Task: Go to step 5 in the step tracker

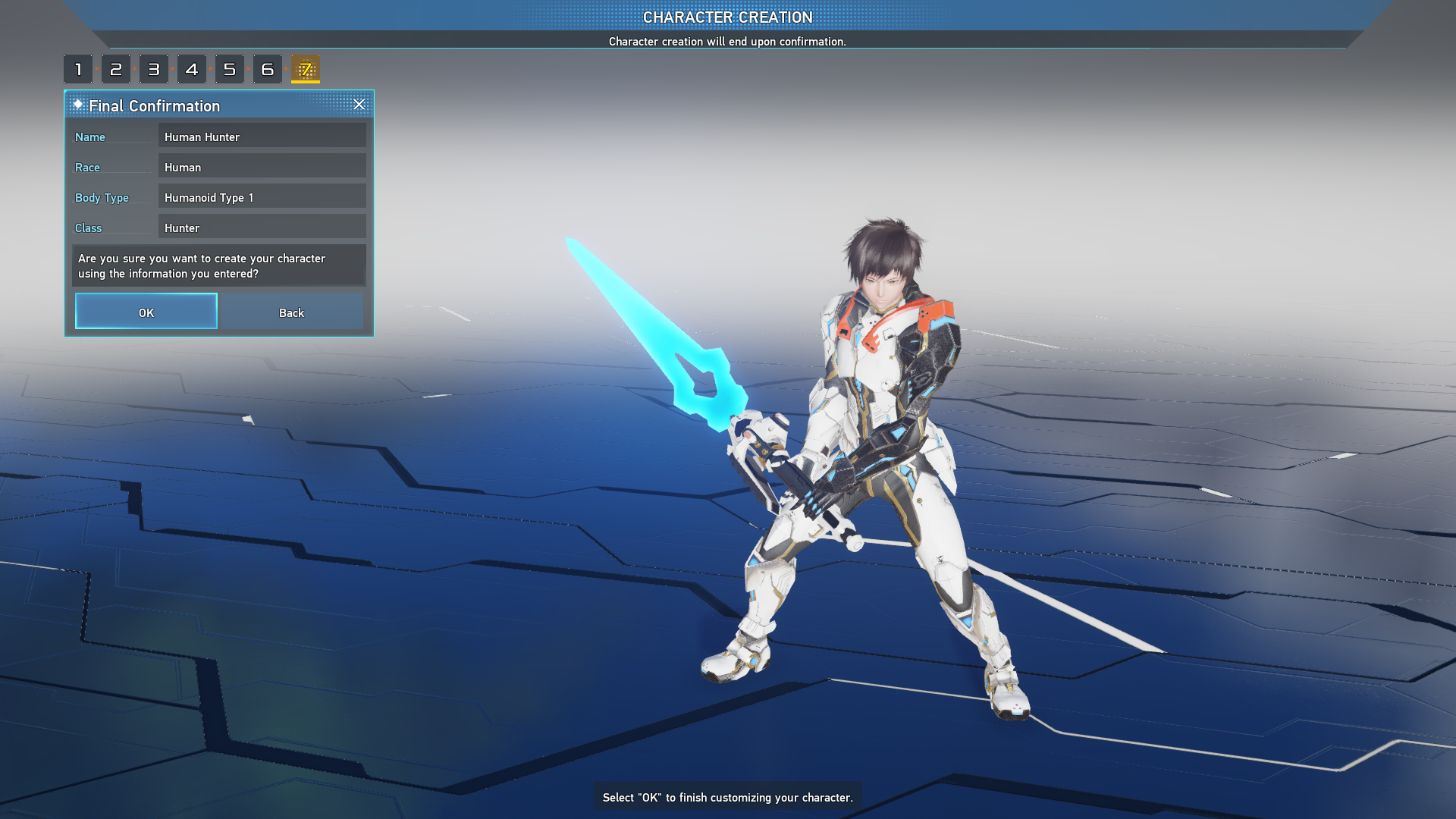Action: tap(230, 68)
